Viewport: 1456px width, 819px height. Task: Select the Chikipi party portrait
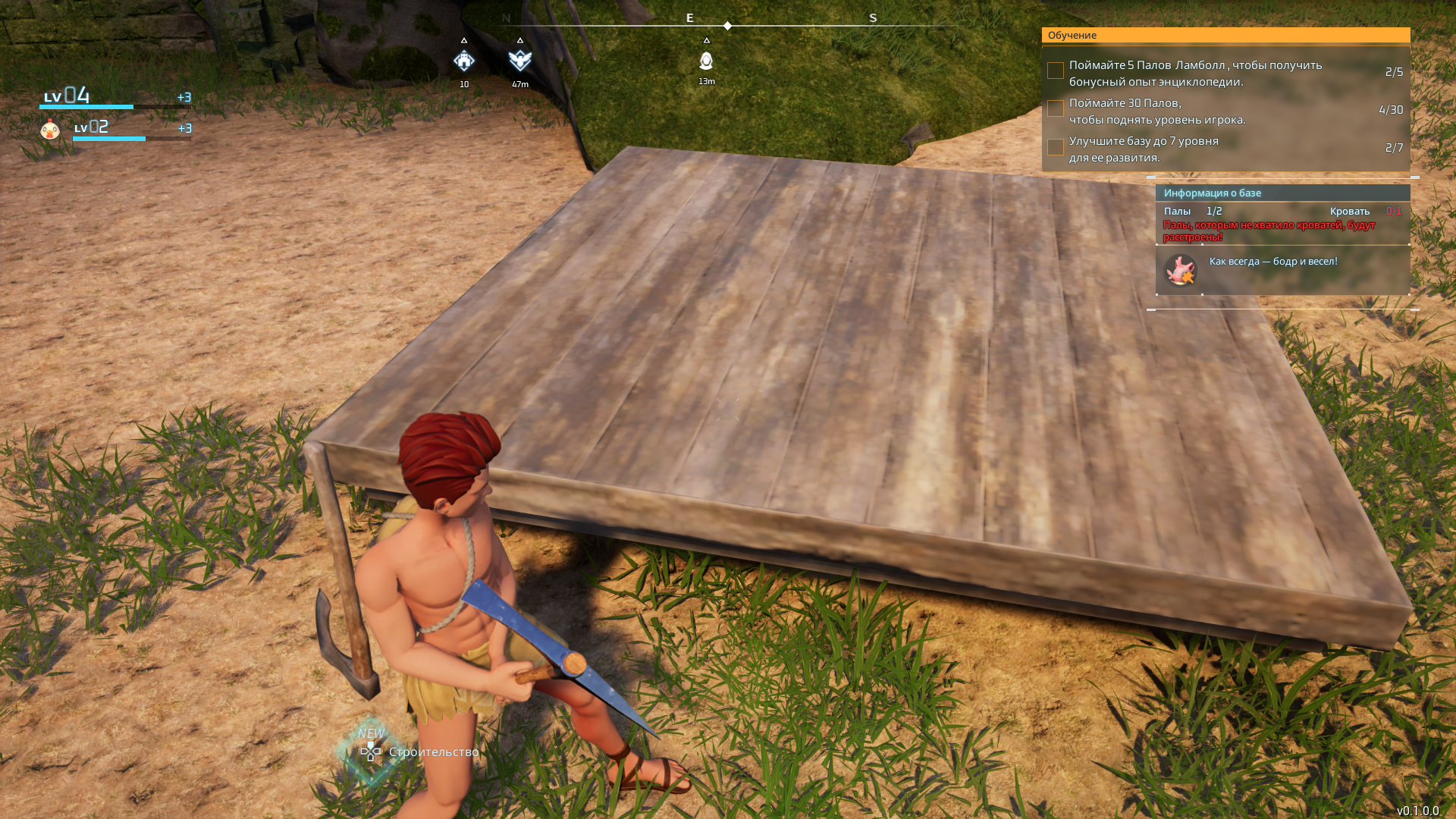point(50,130)
